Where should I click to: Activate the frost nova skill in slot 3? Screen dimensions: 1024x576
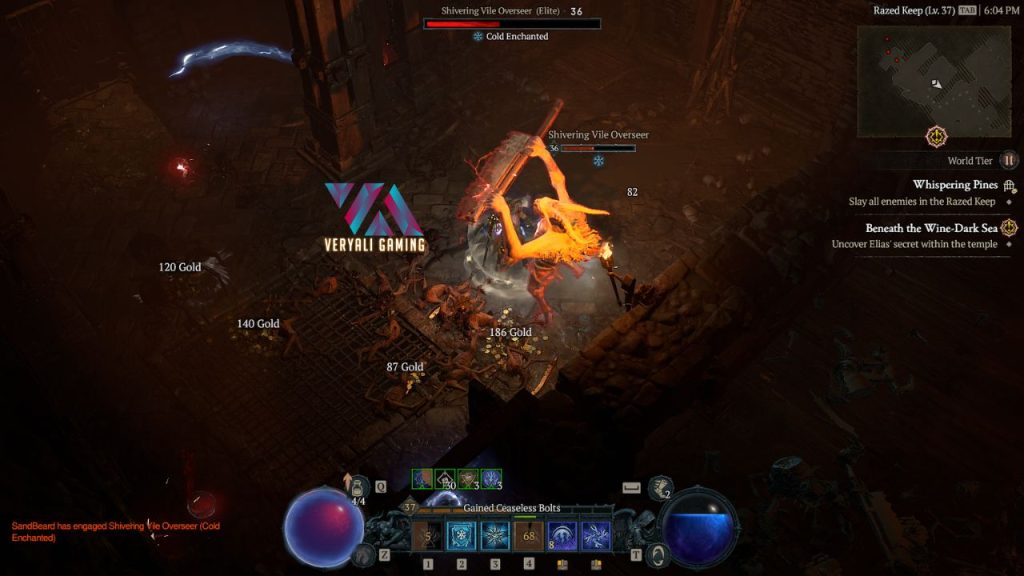point(495,537)
